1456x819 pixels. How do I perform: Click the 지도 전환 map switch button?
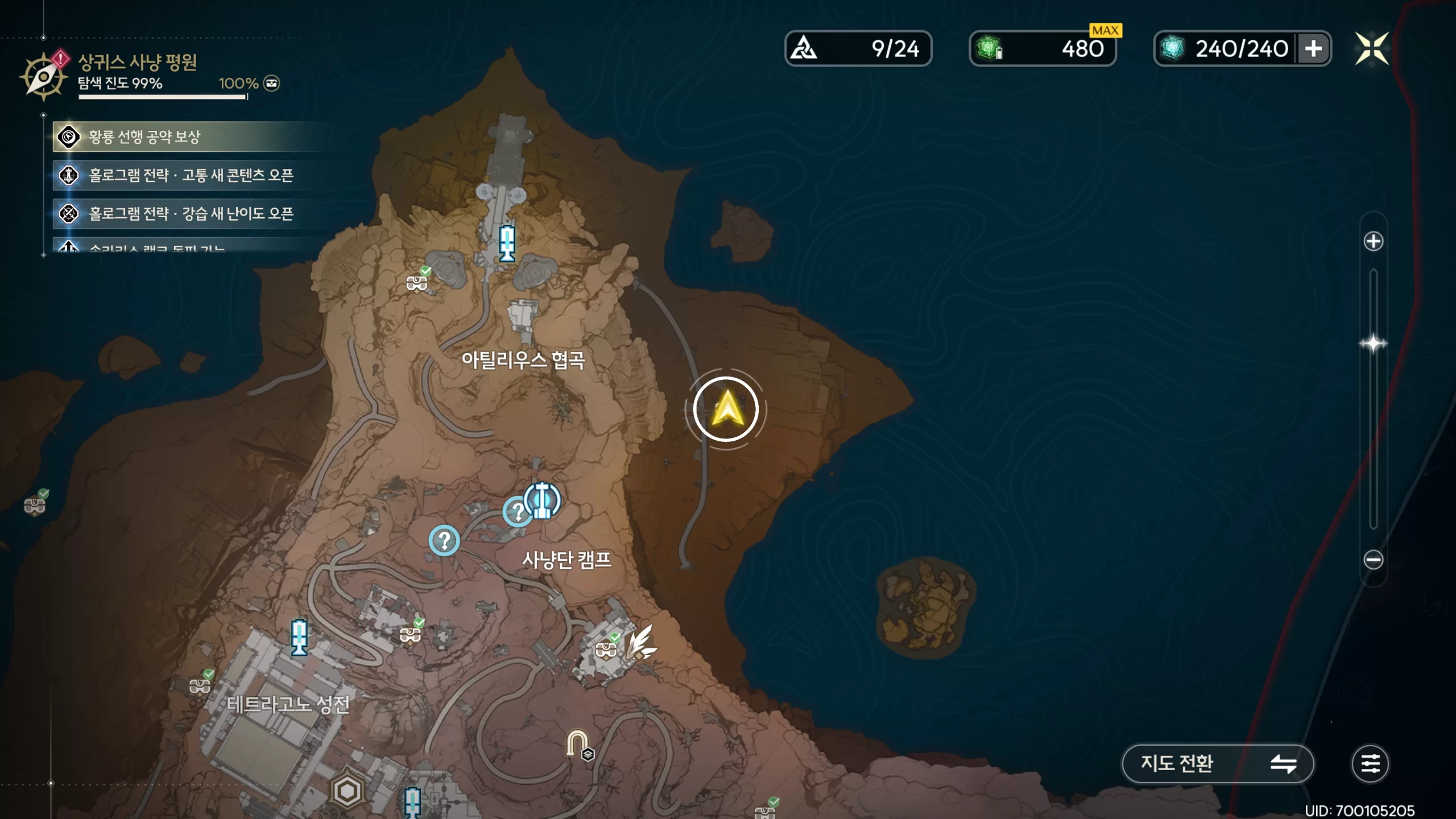1217,763
